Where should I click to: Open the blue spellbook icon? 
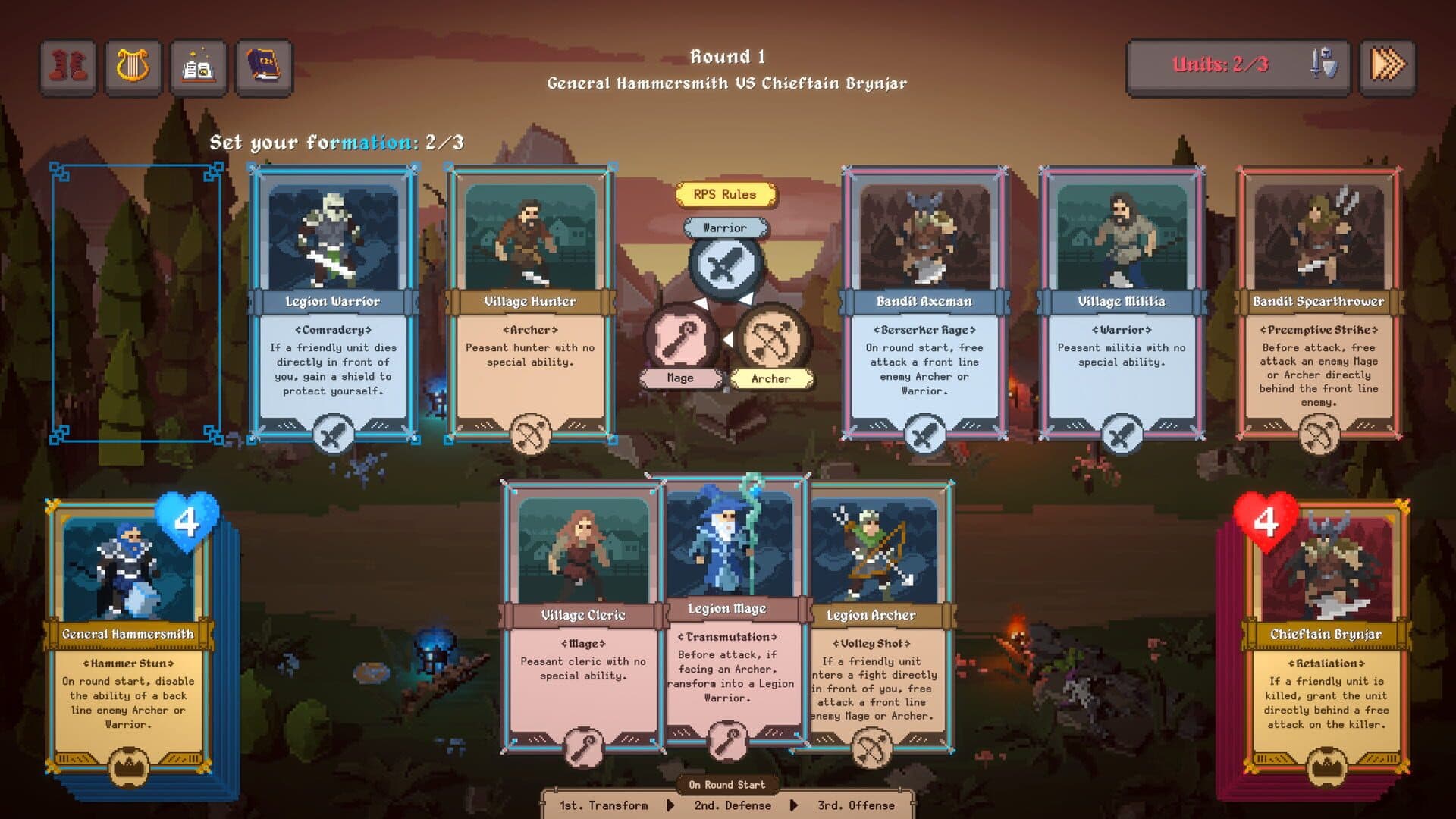[x=263, y=67]
